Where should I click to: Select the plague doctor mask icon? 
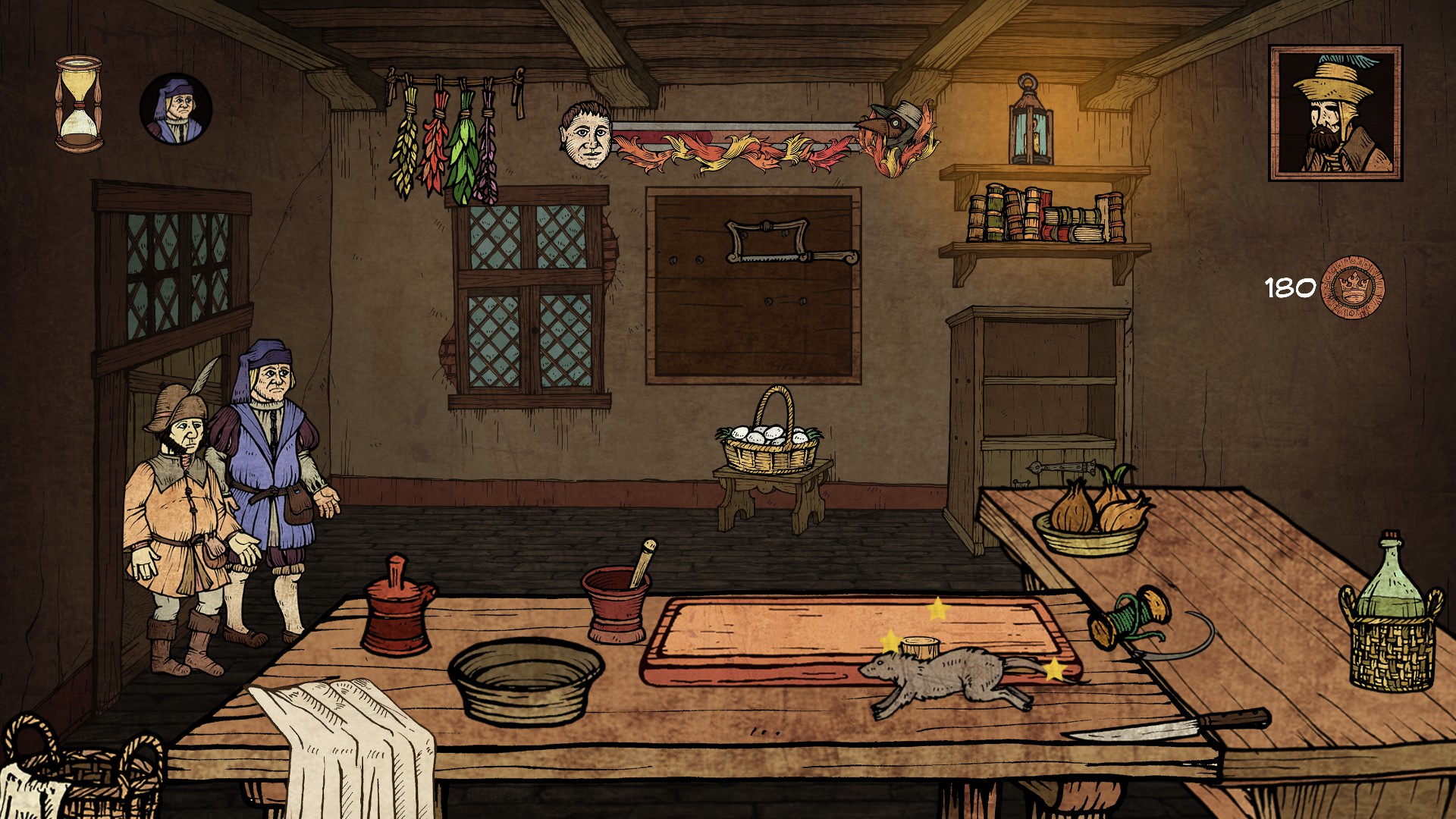(x=895, y=125)
